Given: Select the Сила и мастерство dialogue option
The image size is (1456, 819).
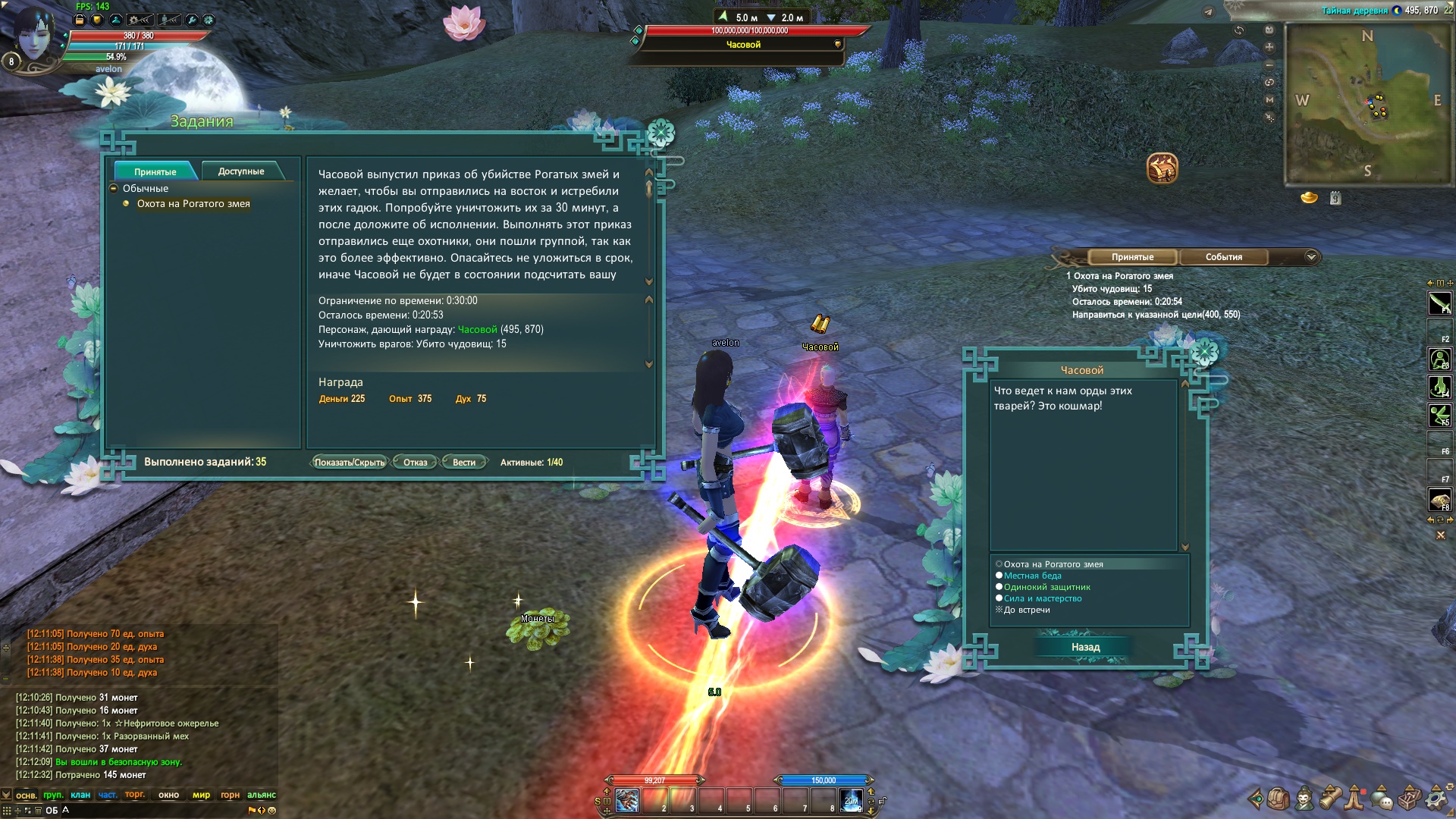Looking at the screenshot, I should point(1043,598).
